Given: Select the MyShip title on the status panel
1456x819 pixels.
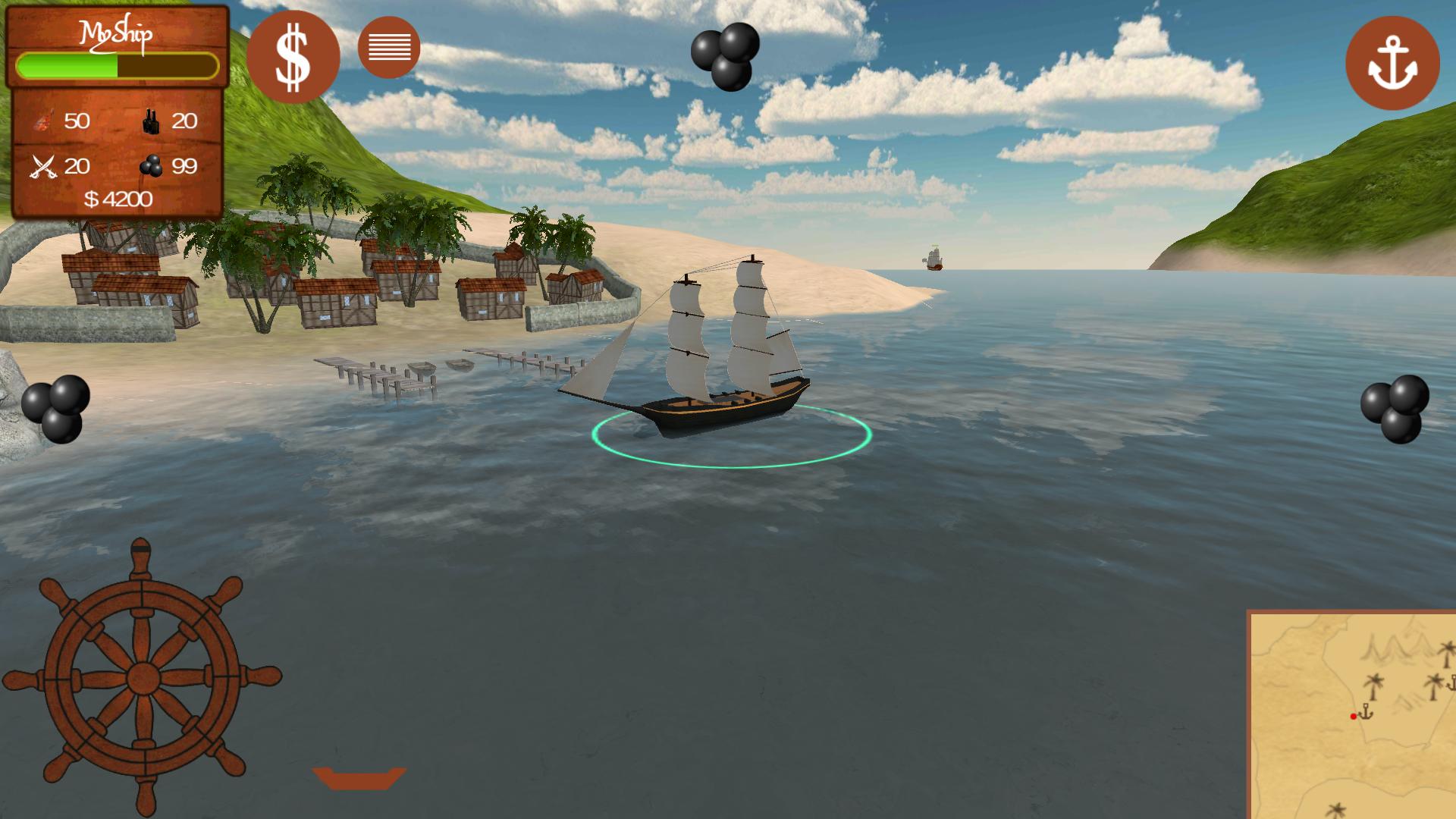Looking at the screenshot, I should click(118, 33).
